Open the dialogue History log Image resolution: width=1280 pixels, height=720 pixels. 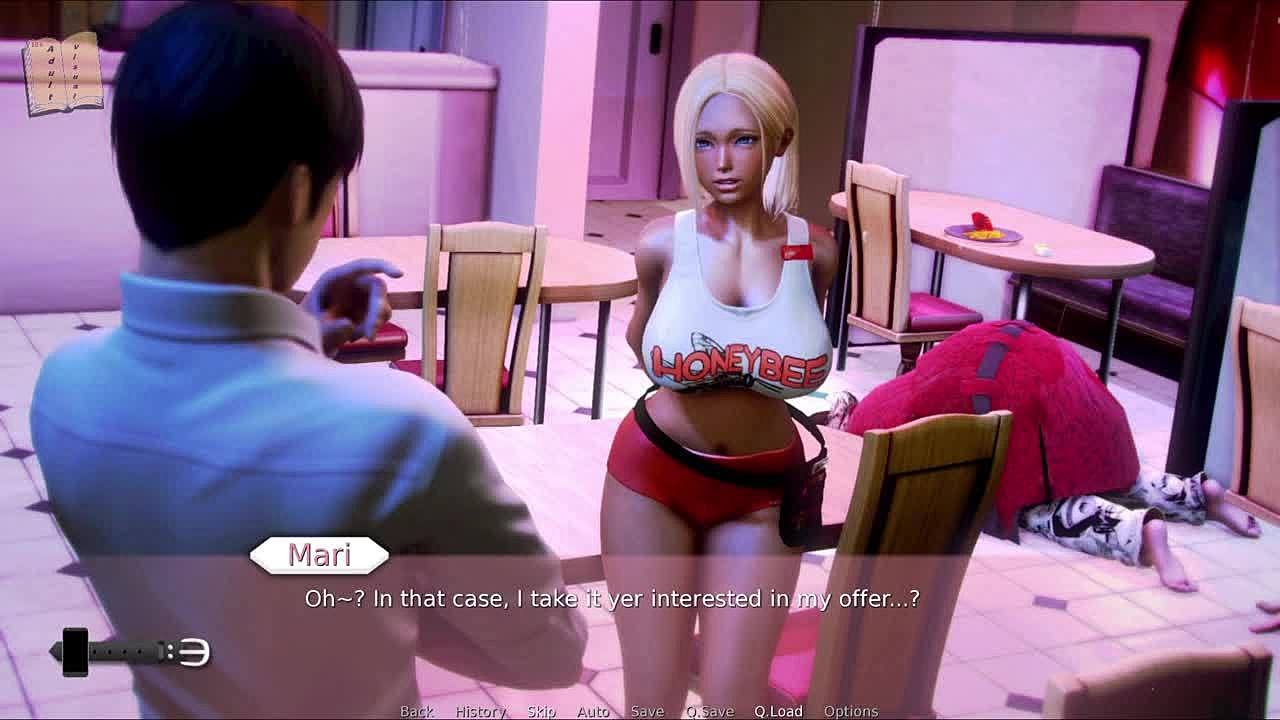481,711
